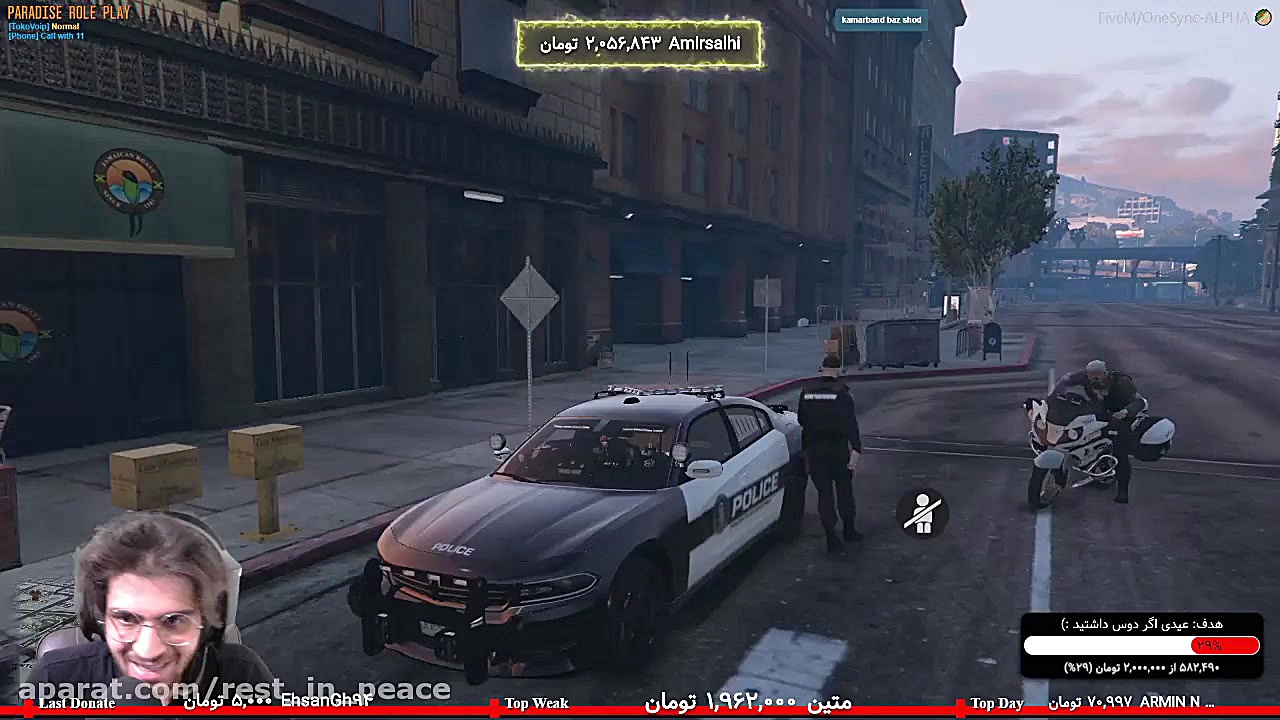Image resolution: width=1280 pixels, height=720 pixels.
Task: Select the "Top Weak" ticker section
Action: coord(537,703)
